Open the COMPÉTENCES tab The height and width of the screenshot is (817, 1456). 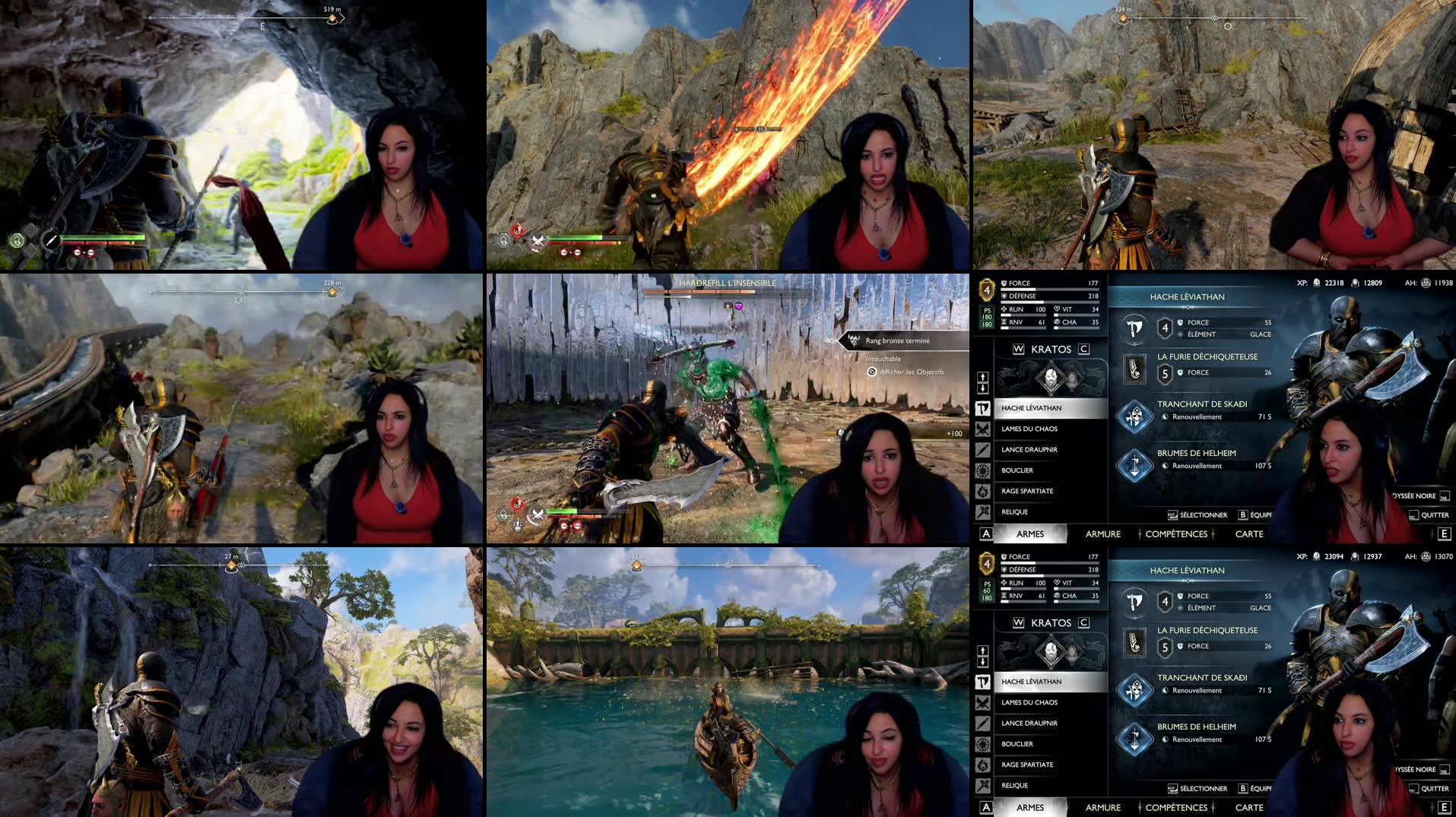[1175, 534]
